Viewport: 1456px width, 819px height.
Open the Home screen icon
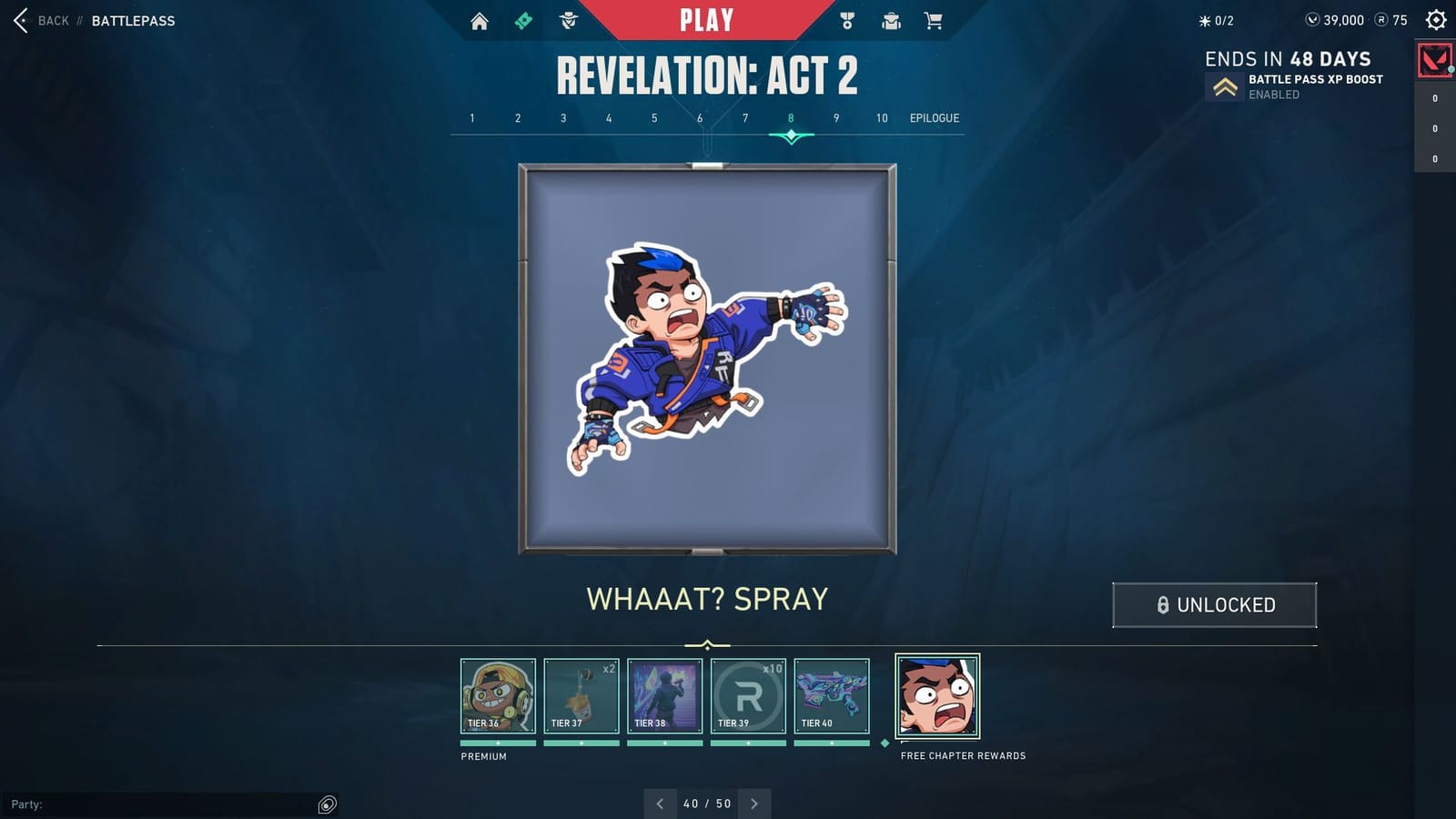point(481,19)
